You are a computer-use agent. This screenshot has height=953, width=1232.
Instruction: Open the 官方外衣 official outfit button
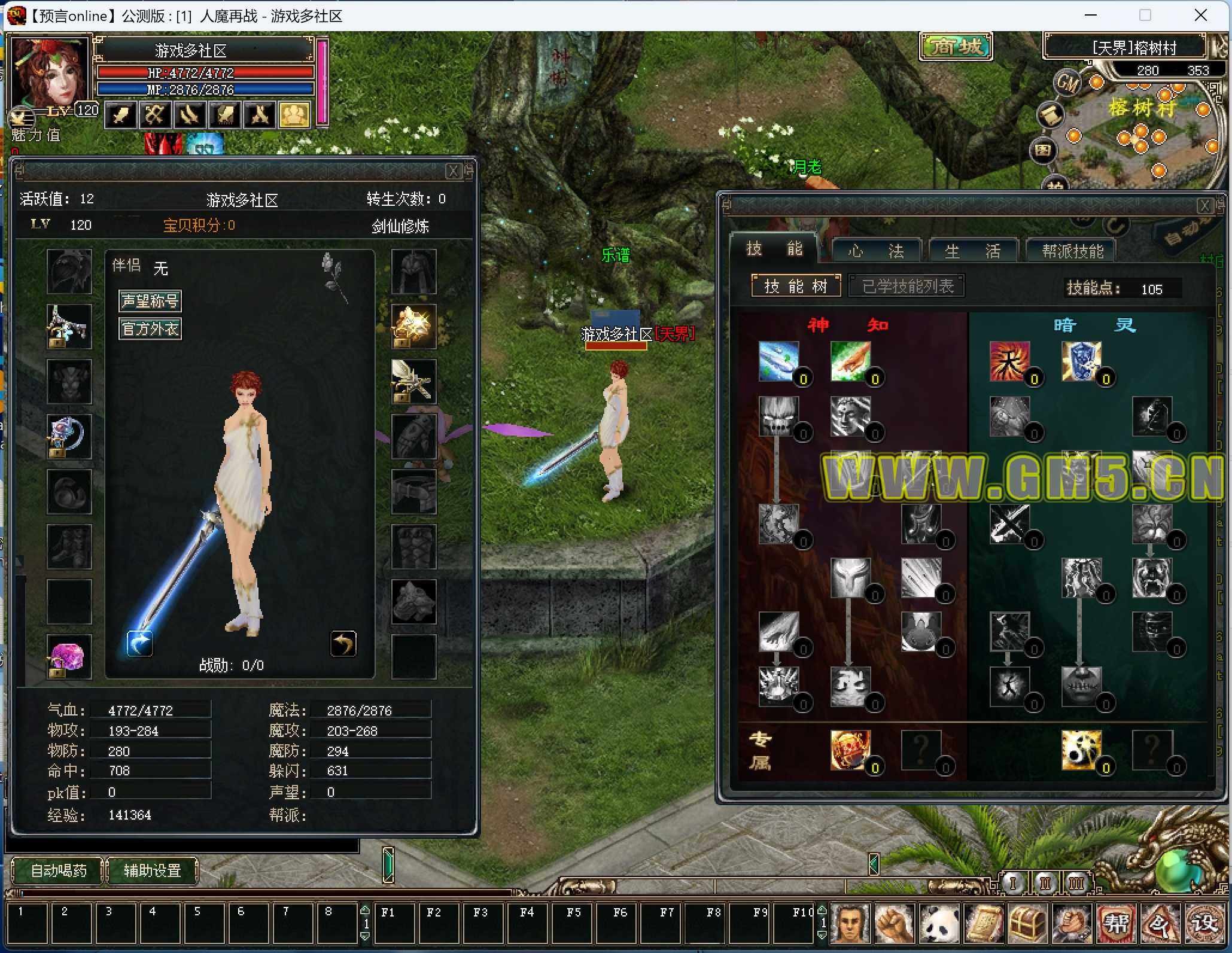click(x=150, y=328)
